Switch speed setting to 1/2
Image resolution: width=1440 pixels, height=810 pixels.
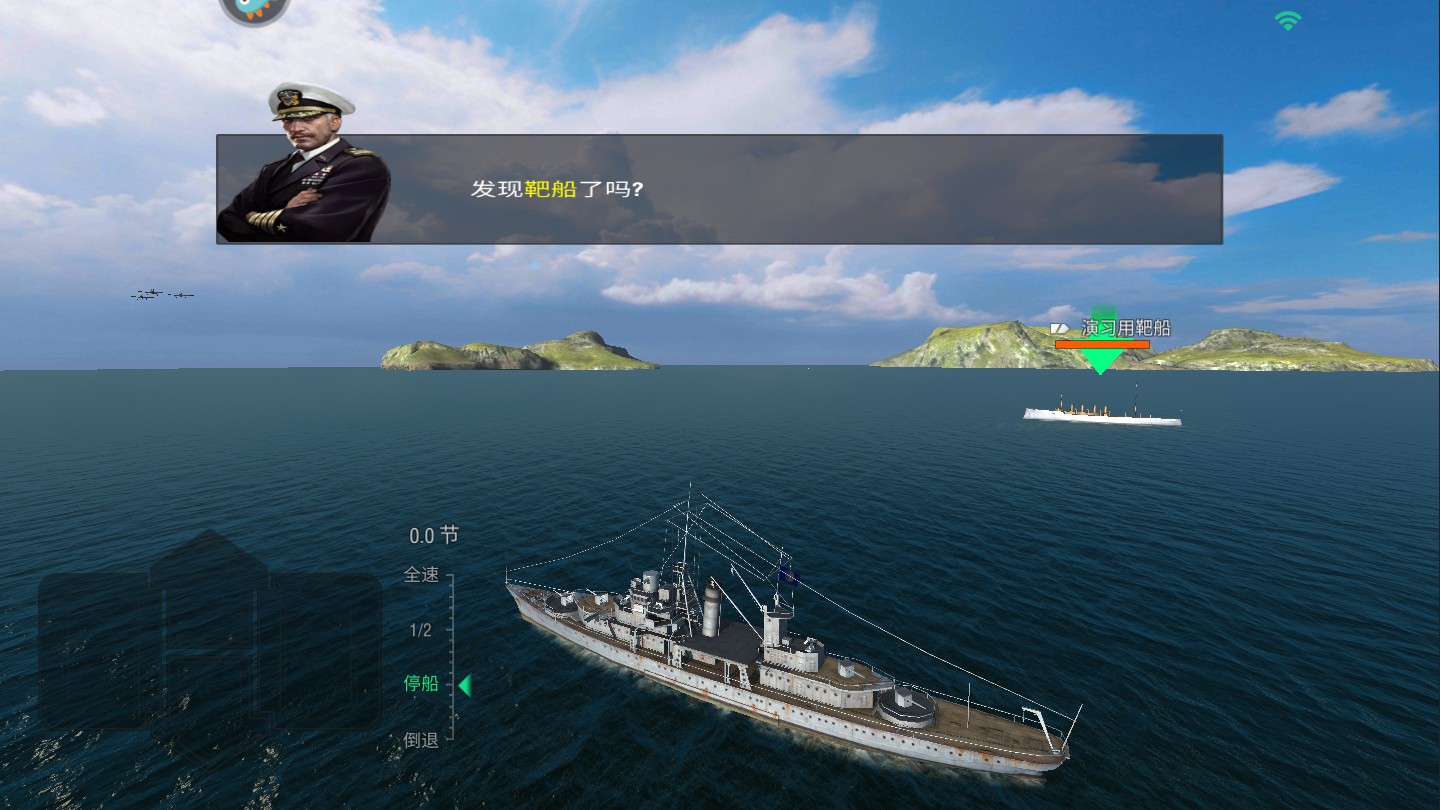[x=421, y=631]
